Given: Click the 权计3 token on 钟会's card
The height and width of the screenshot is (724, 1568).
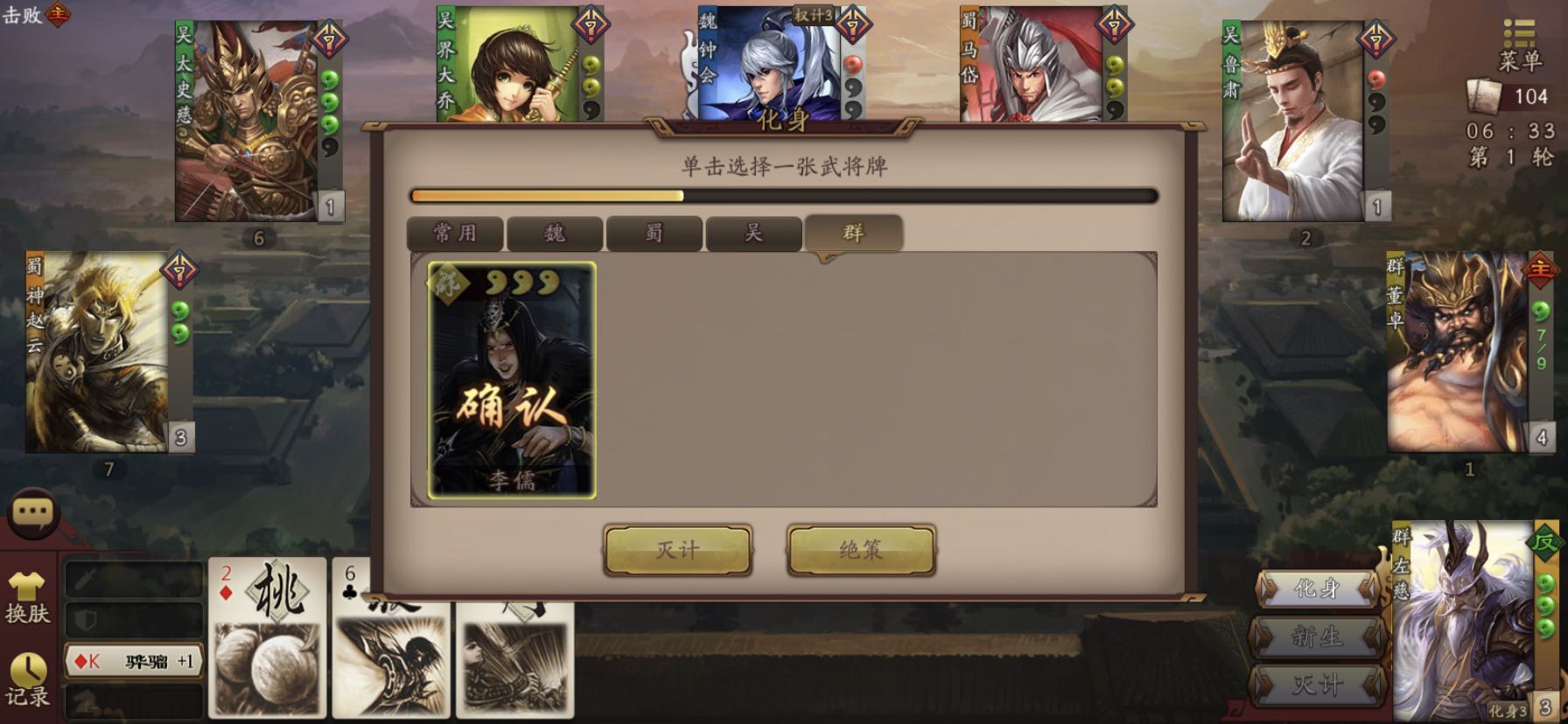Looking at the screenshot, I should [814, 13].
